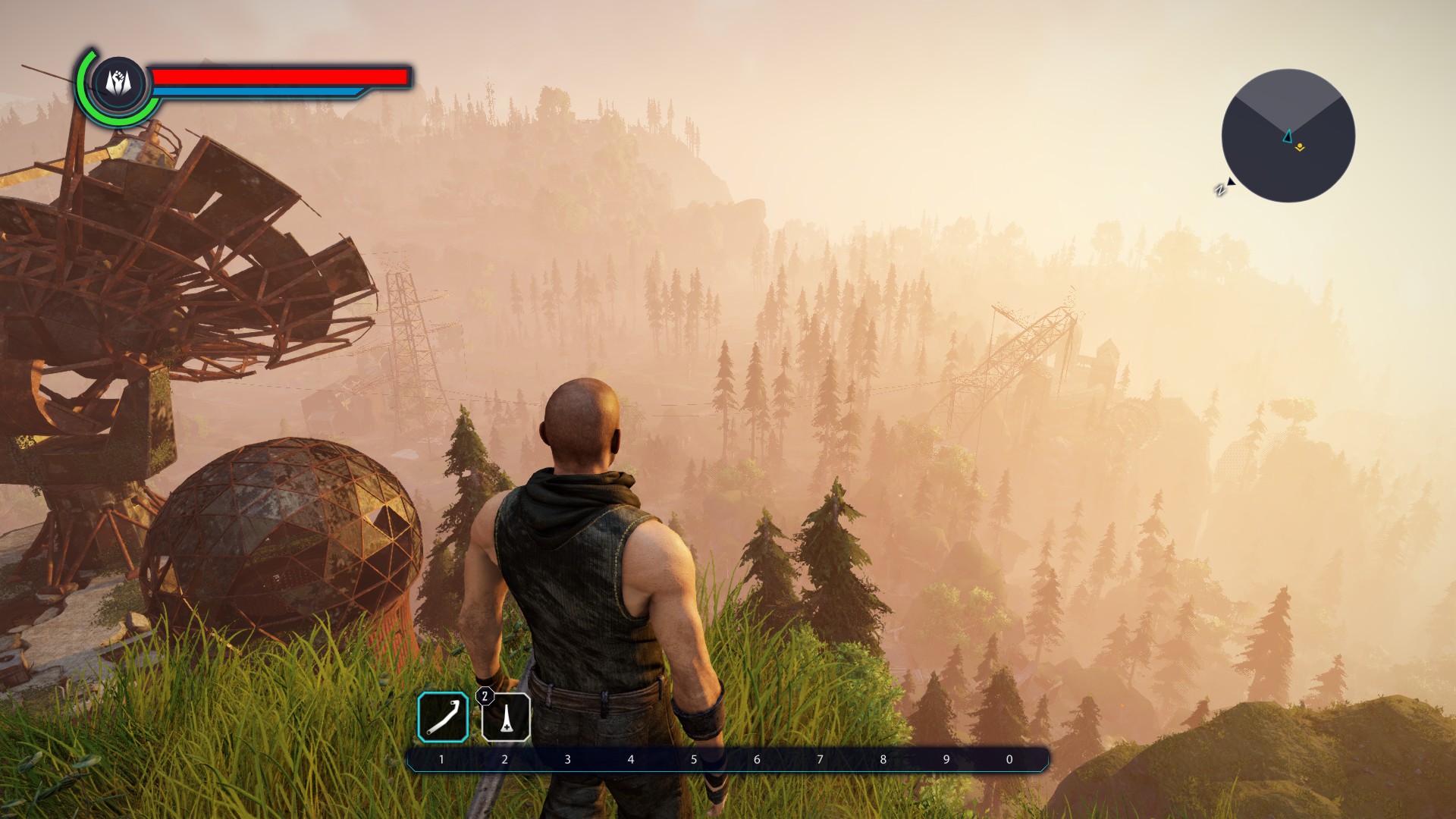The image size is (1456, 819).
Task: Click the circular minimap radar
Action: (x=1288, y=136)
